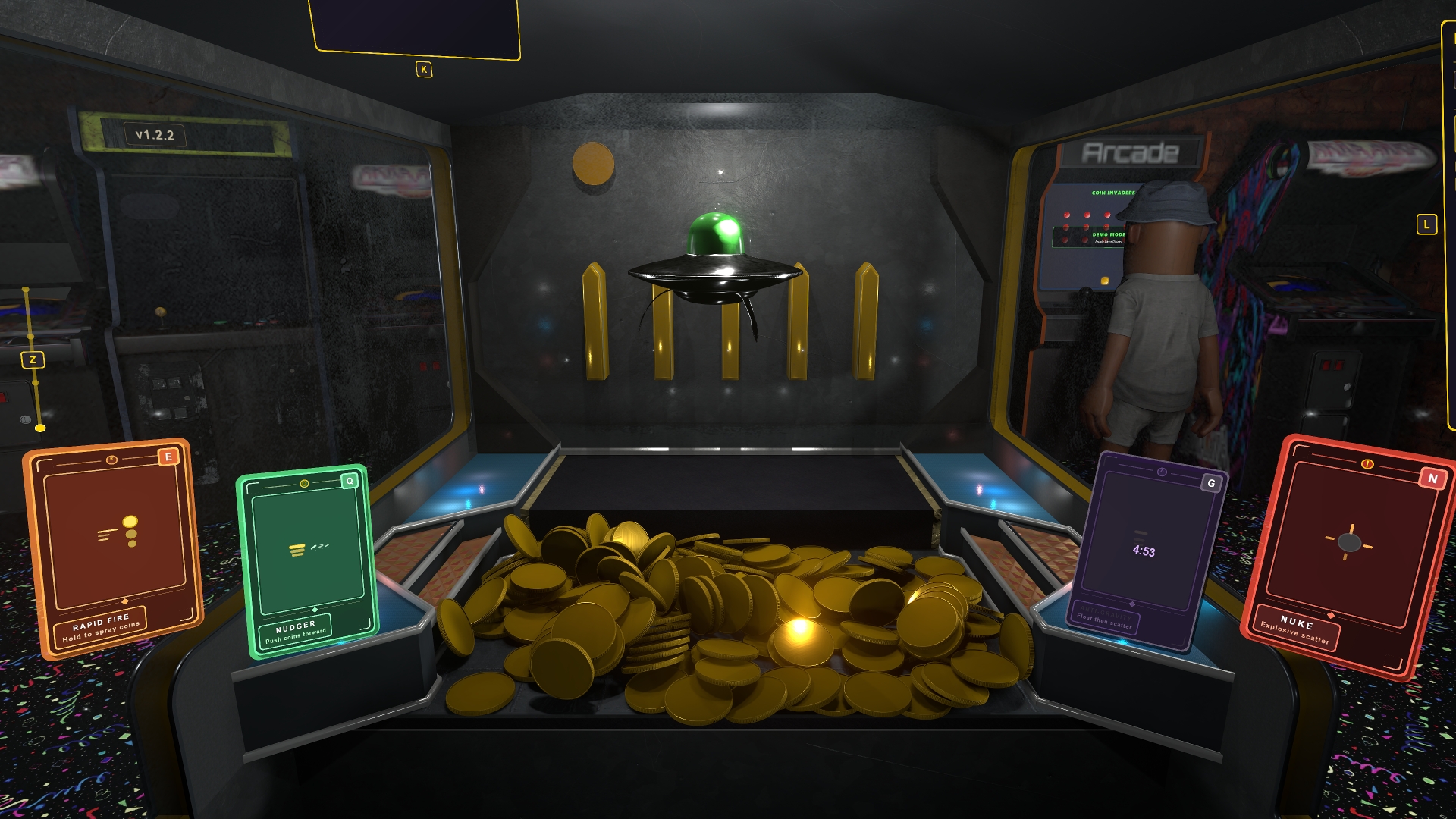
Task: Activate the Rapid Fire card
Action: (112, 546)
